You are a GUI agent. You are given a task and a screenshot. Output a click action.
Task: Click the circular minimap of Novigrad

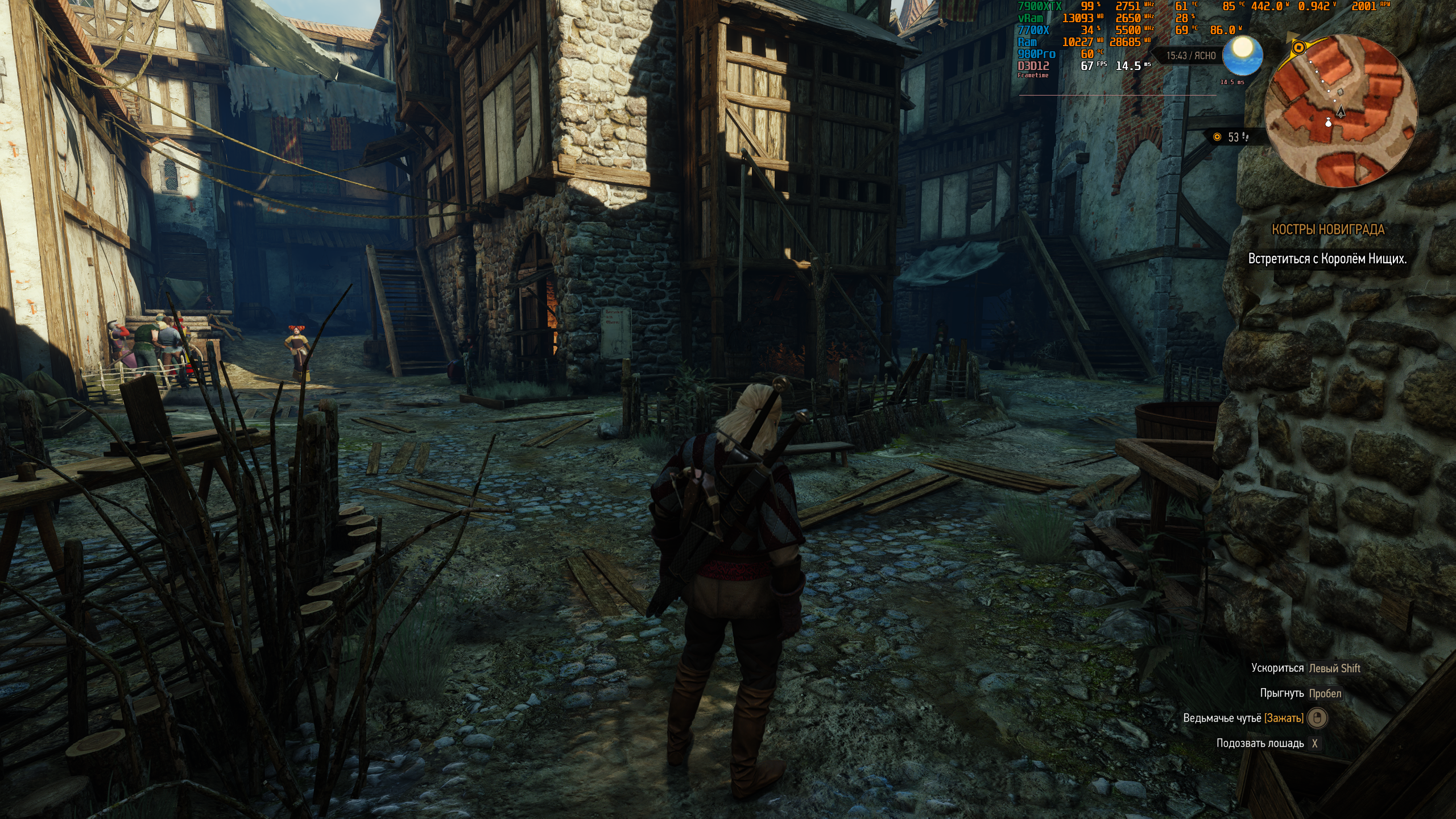click(1341, 111)
